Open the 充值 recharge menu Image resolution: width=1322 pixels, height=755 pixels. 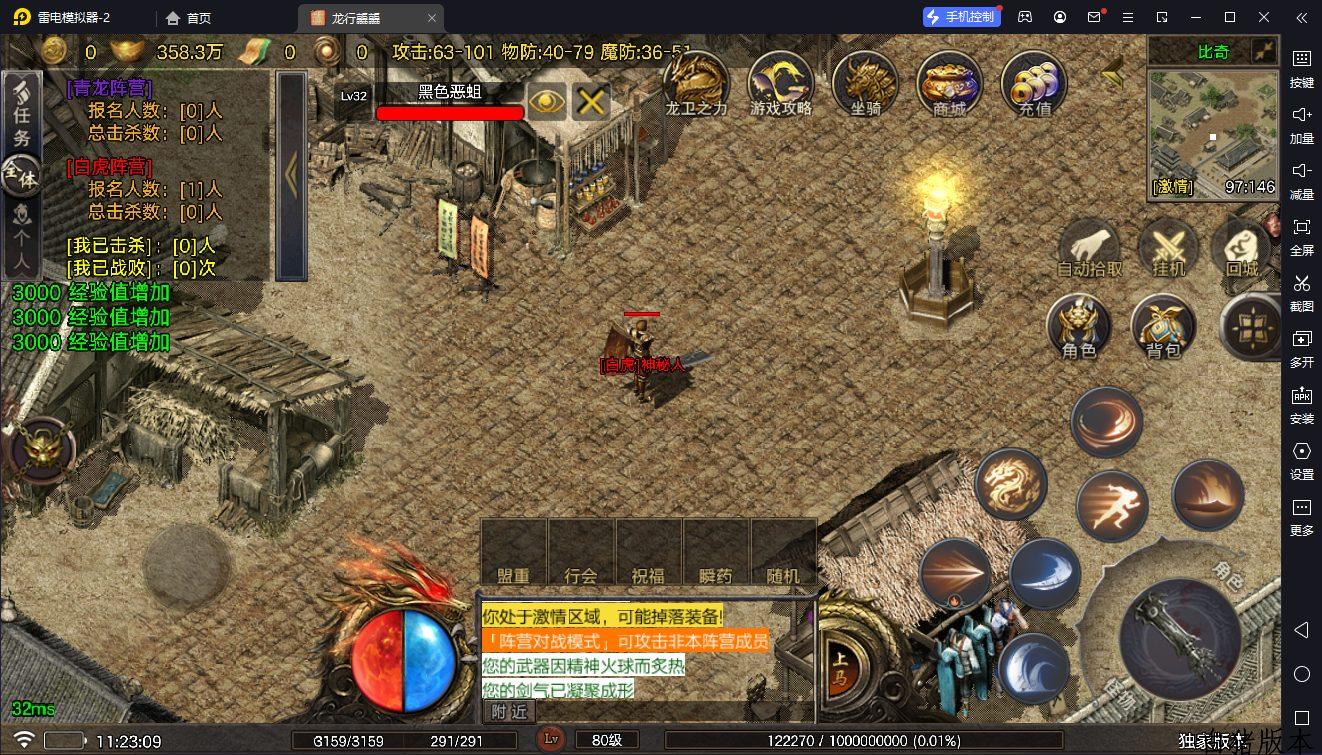point(1034,82)
